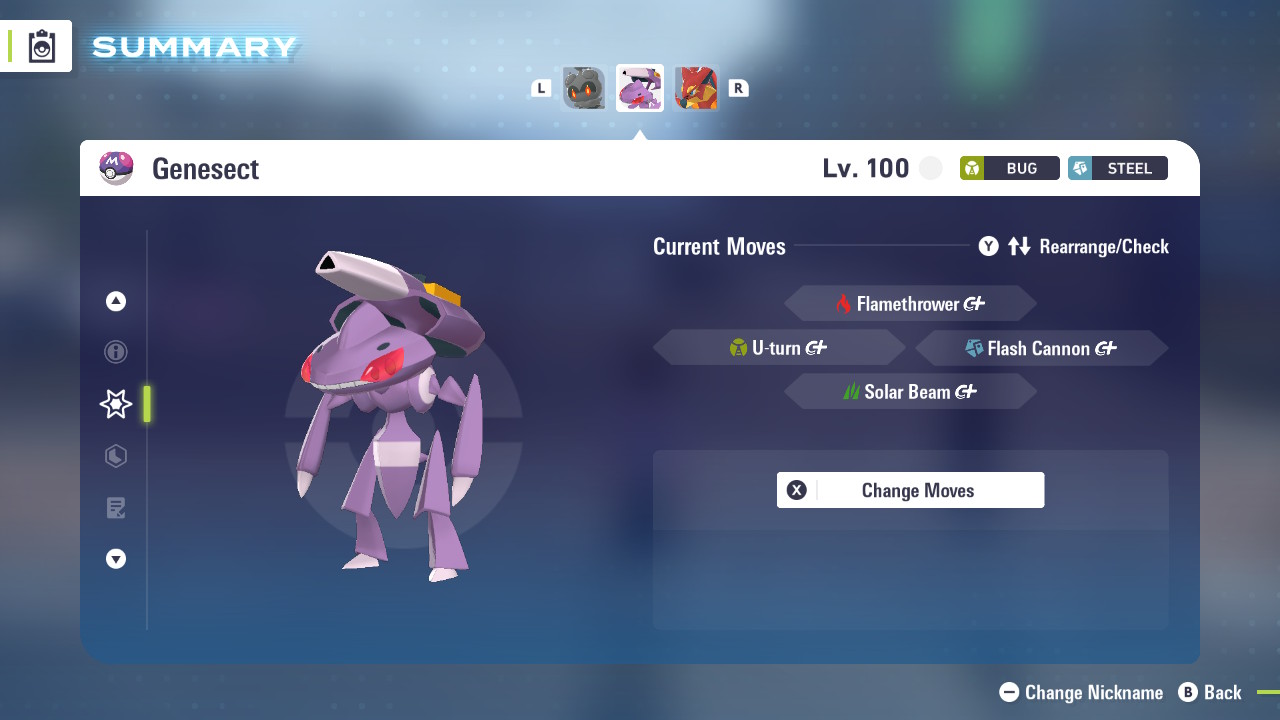Click the up arrow above the sidebar pages

(x=115, y=300)
